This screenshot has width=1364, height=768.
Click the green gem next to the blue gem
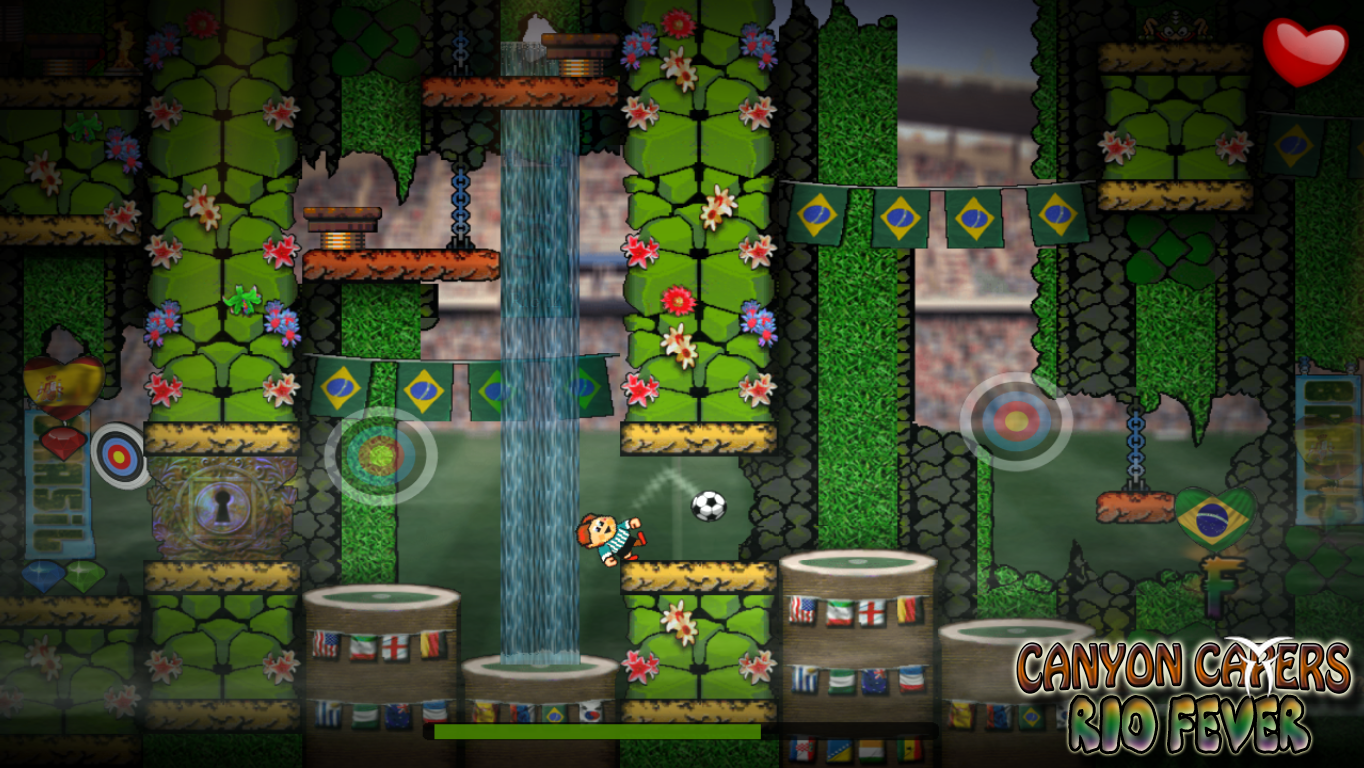(x=84, y=573)
